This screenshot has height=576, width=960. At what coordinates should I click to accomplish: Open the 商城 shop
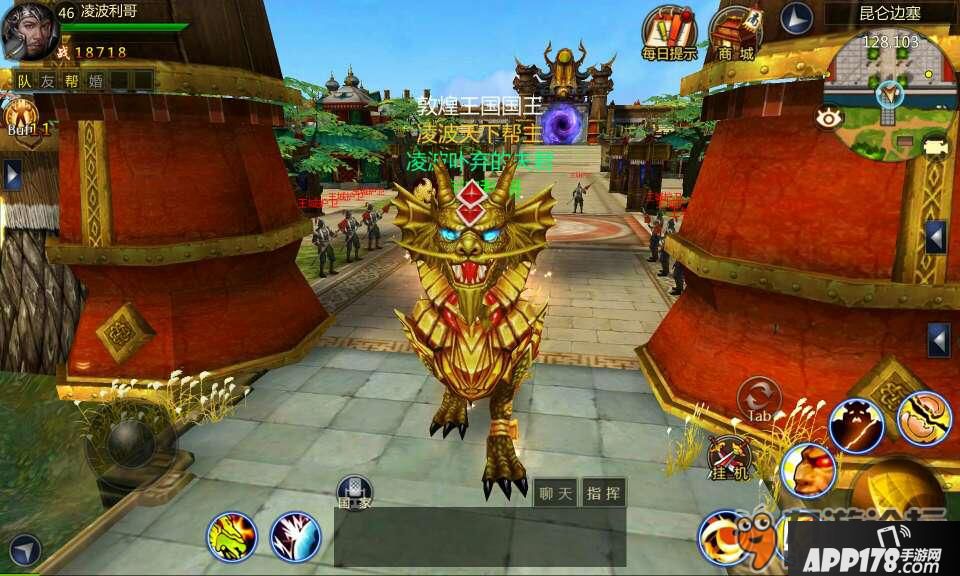click(735, 33)
